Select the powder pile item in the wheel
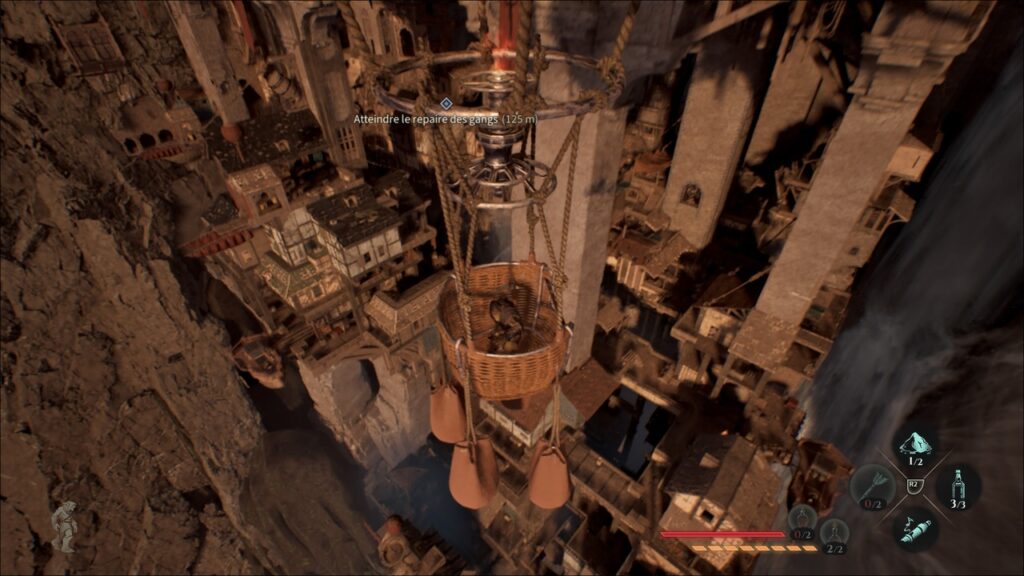1024x576 pixels. (914, 446)
